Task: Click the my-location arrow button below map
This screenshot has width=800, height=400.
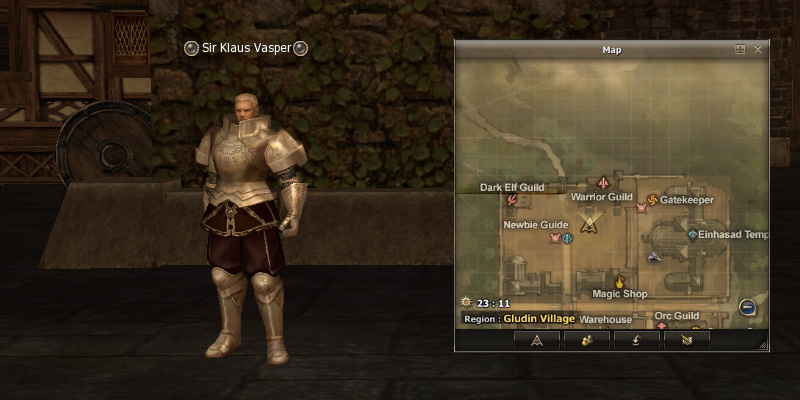Action: click(x=537, y=339)
